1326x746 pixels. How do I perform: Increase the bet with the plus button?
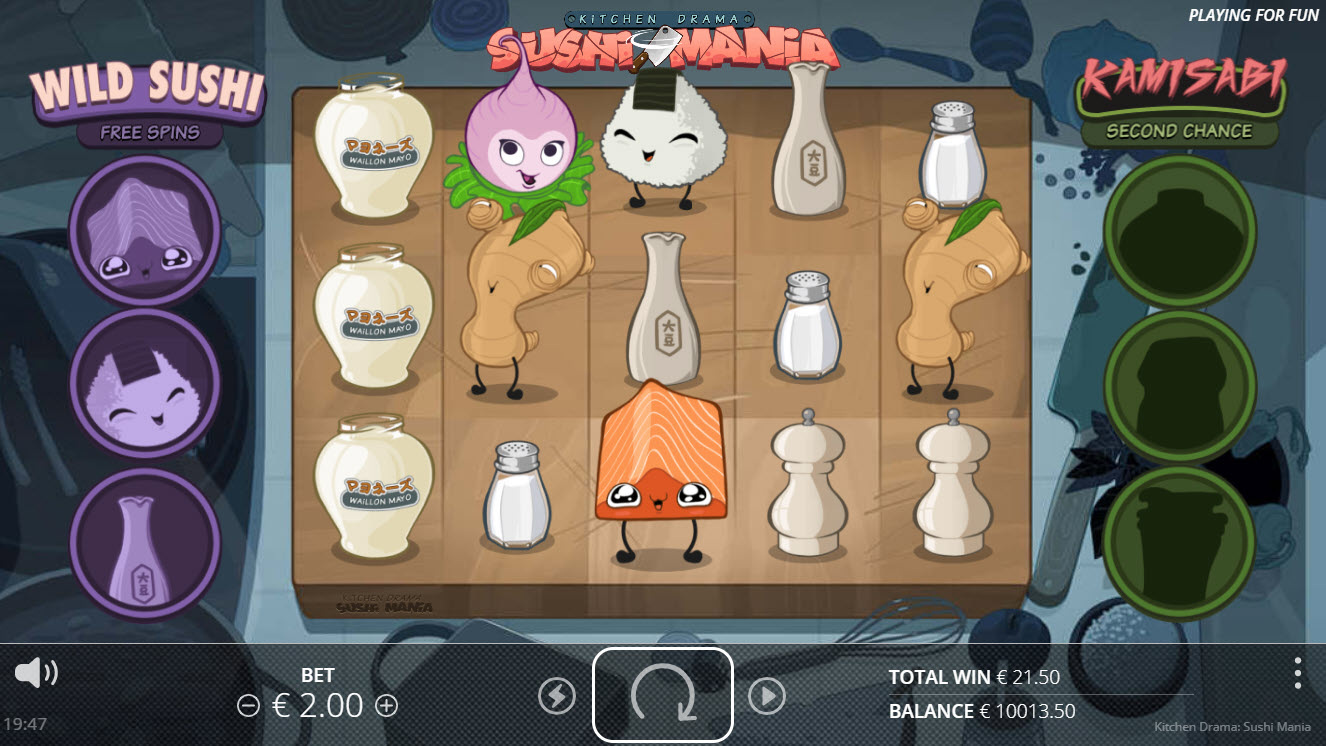click(386, 706)
